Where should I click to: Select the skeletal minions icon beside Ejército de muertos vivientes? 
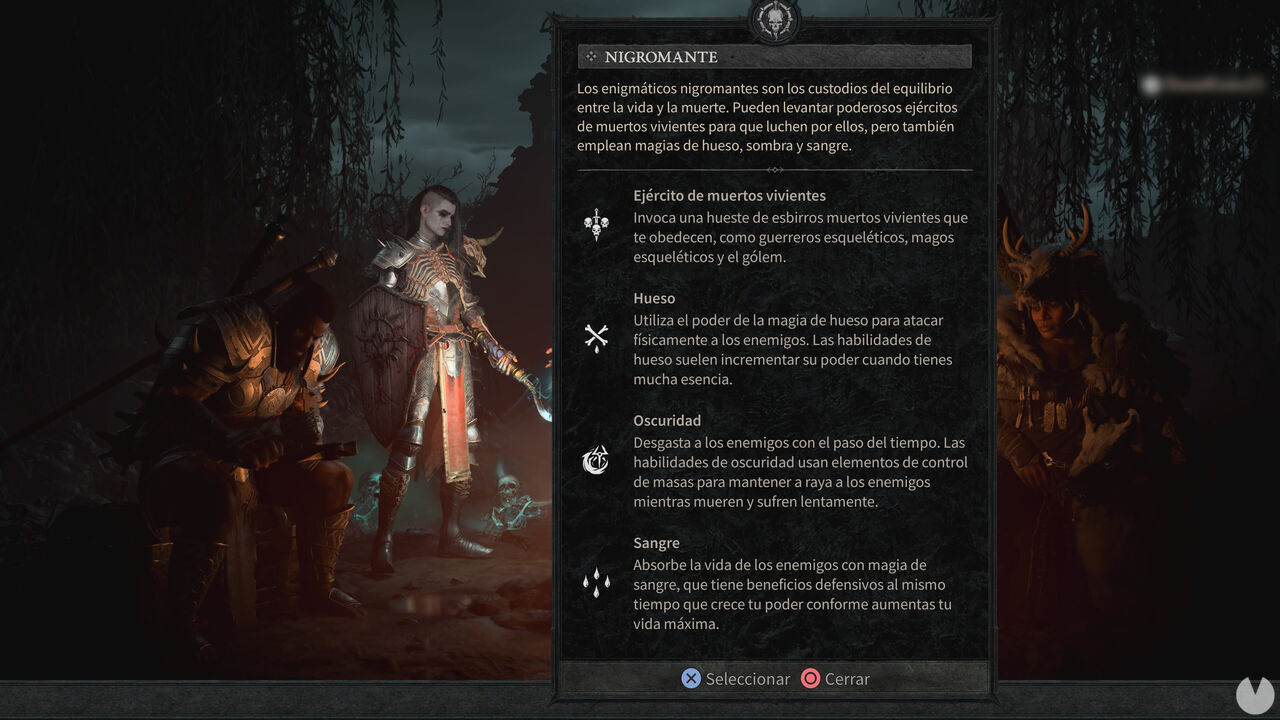tap(595, 224)
